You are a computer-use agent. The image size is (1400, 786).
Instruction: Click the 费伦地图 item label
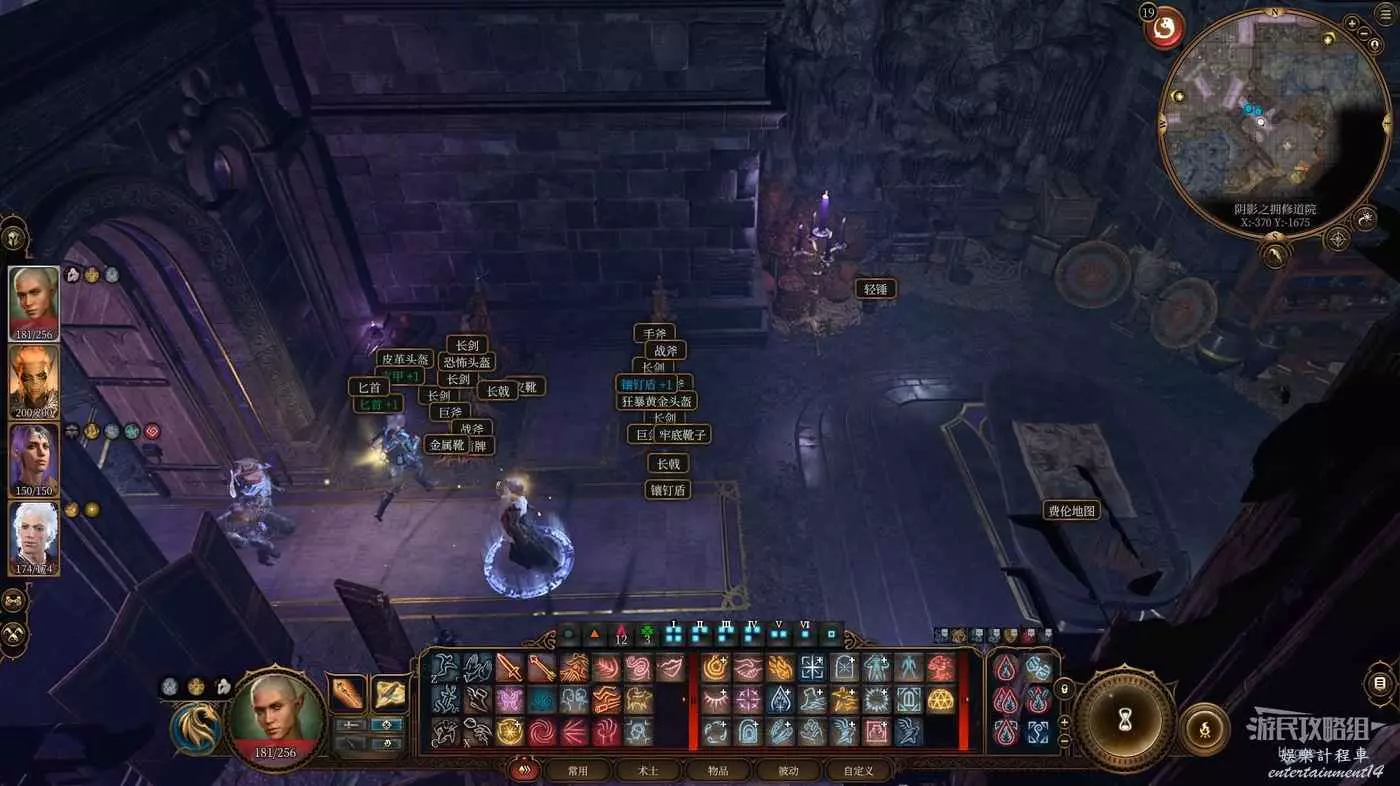click(1072, 511)
